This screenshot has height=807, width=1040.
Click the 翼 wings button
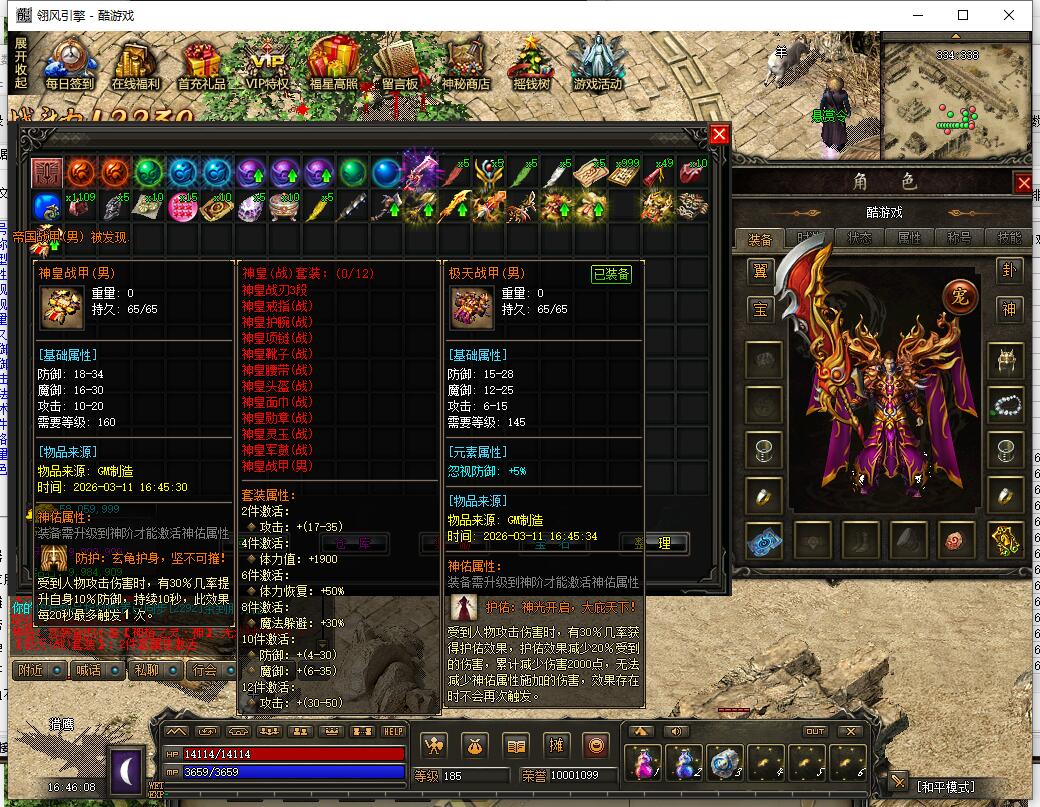[x=761, y=270]
